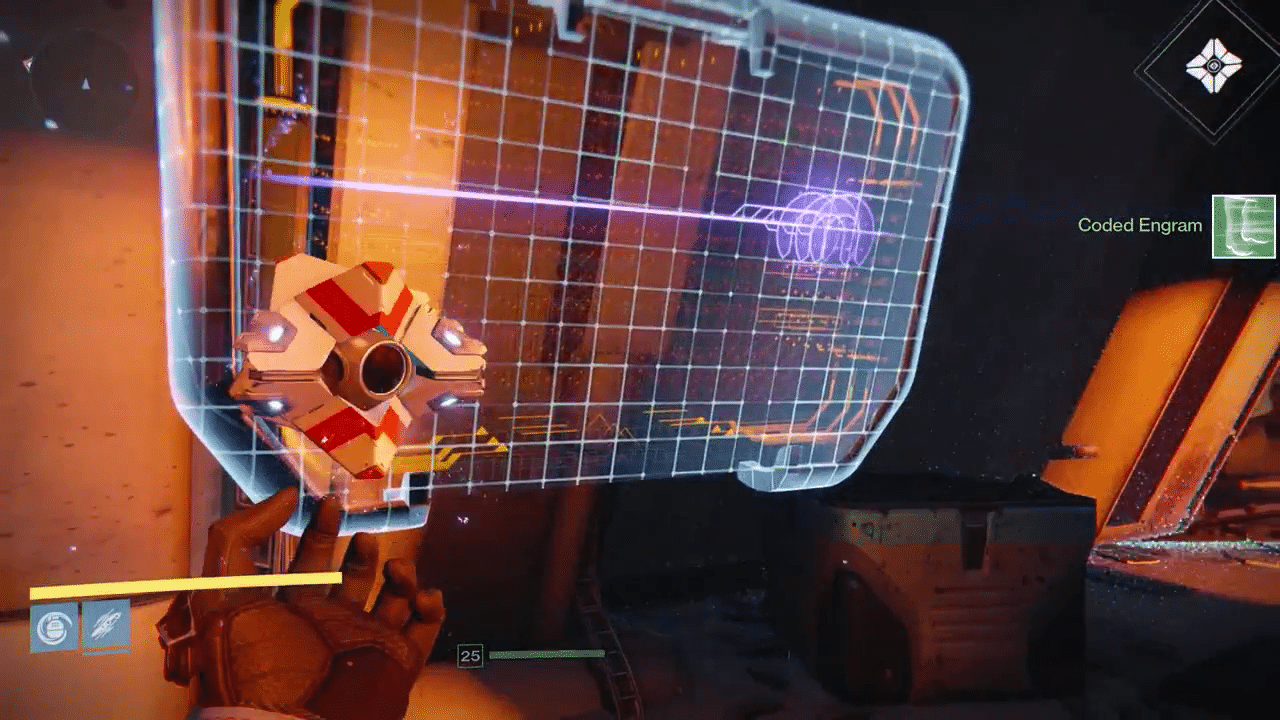Activate the streaking melee ability icon
1280x720 pixels.
tap(106, 627)
